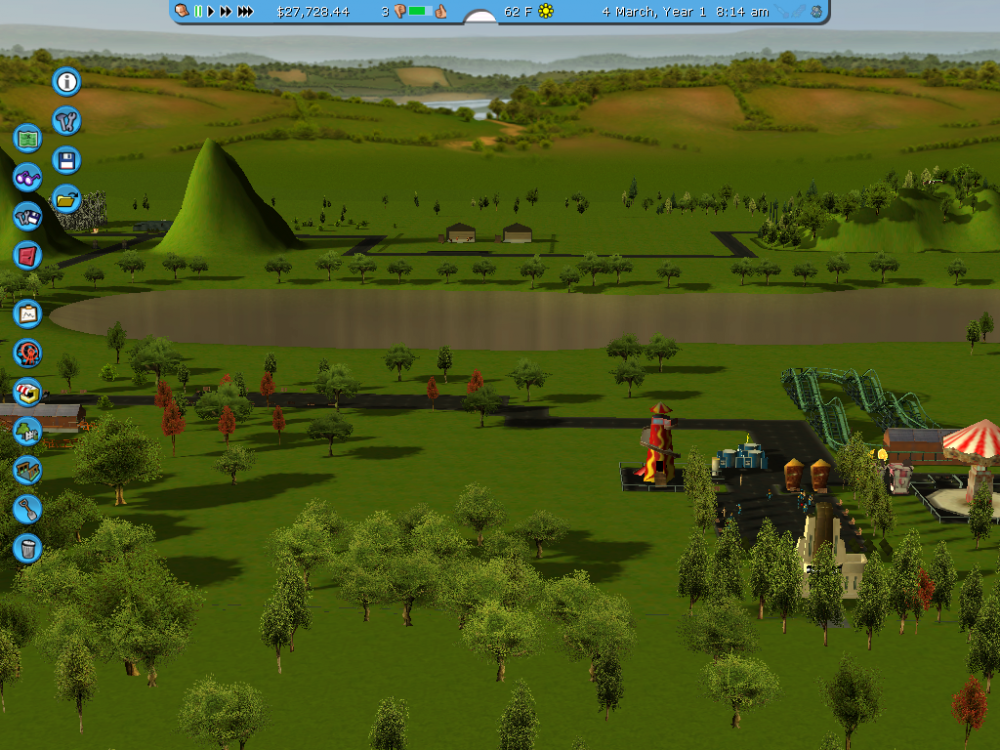1000x750 pixels.
Task: Open the rides menu with the Ferris wheel icon
Action: (x=27, y=353)
